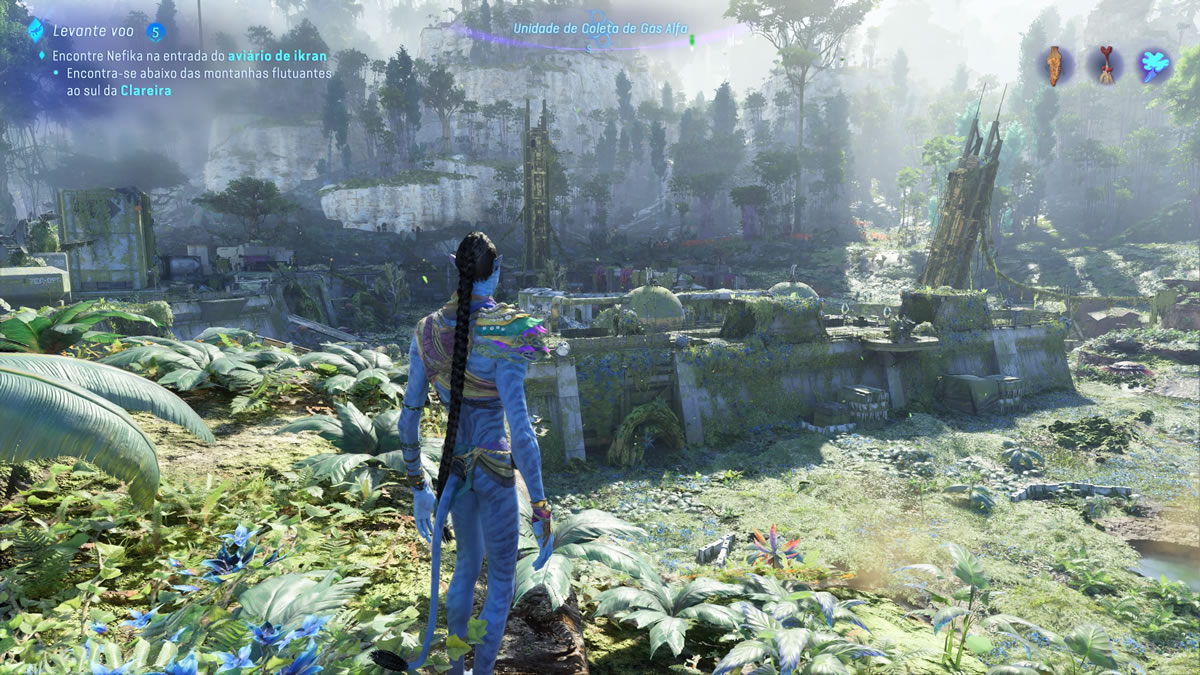Image resolution: width=1200 pixels, height=675 pixels.
Task: Select the glowing blue plant item icon
Action: click(x=1155, y=65)
